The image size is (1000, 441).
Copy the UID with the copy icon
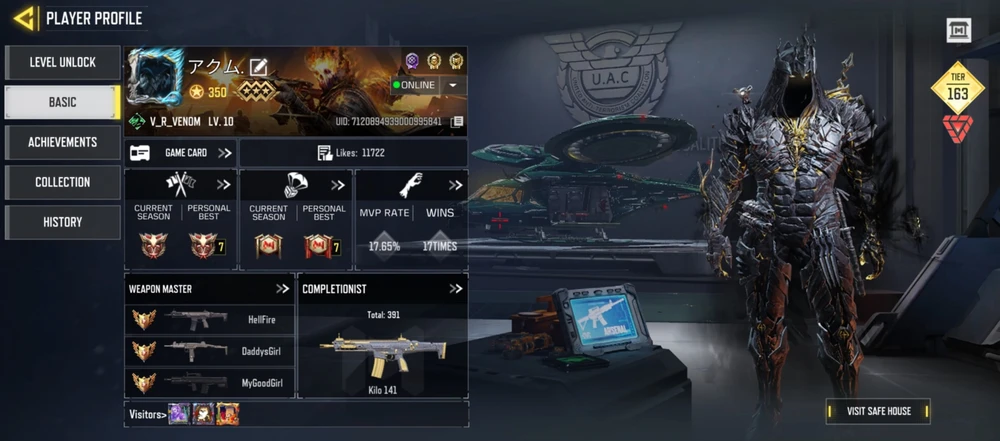457,122
